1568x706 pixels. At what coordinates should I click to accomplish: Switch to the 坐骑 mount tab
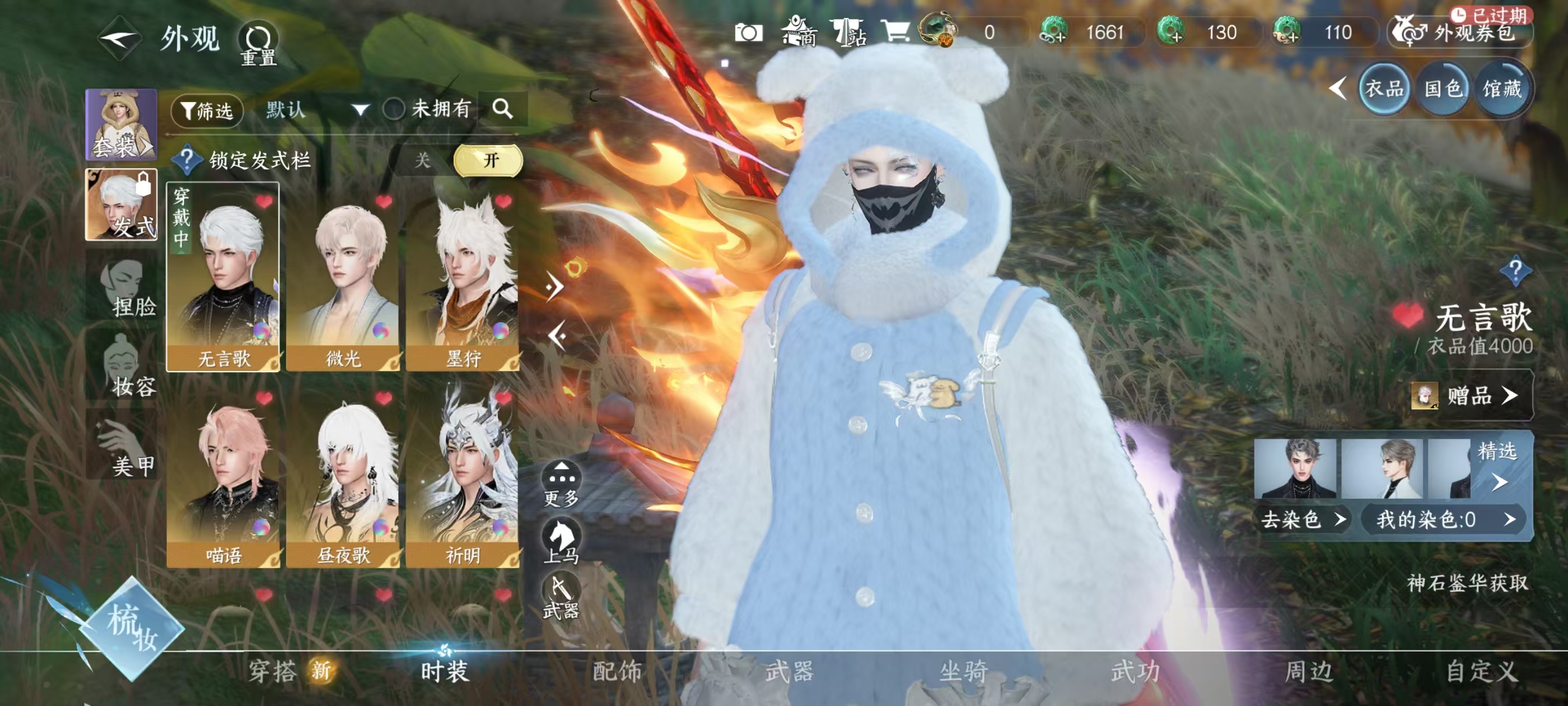pyautogui.click(x=963, y=671)
